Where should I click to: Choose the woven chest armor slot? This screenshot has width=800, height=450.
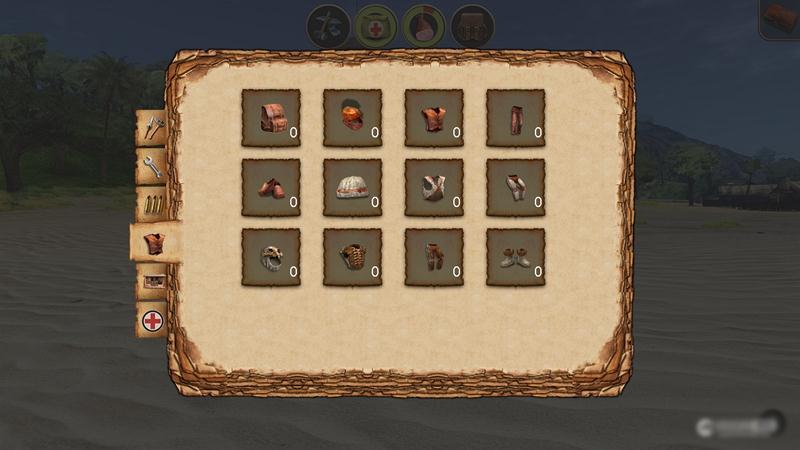352,257
